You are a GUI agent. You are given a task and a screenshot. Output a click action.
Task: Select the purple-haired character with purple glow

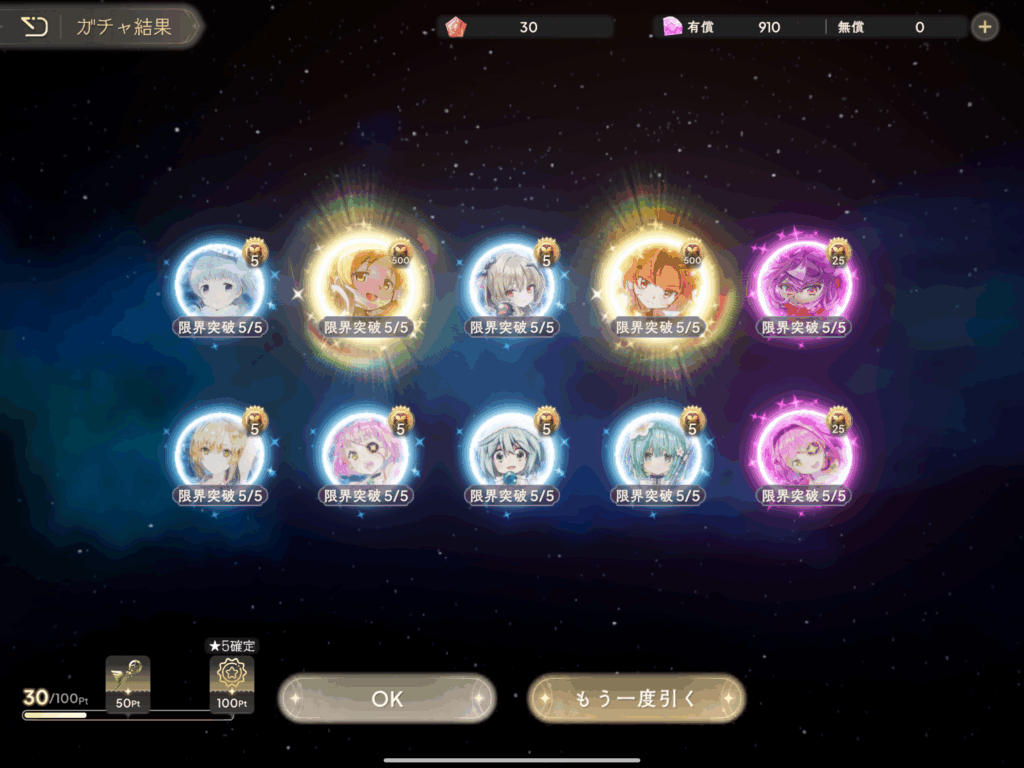(803, 285)
